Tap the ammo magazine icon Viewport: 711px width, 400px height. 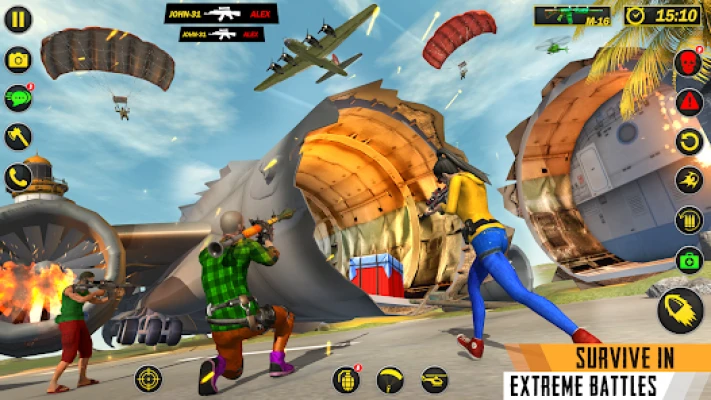coord(688,220)
